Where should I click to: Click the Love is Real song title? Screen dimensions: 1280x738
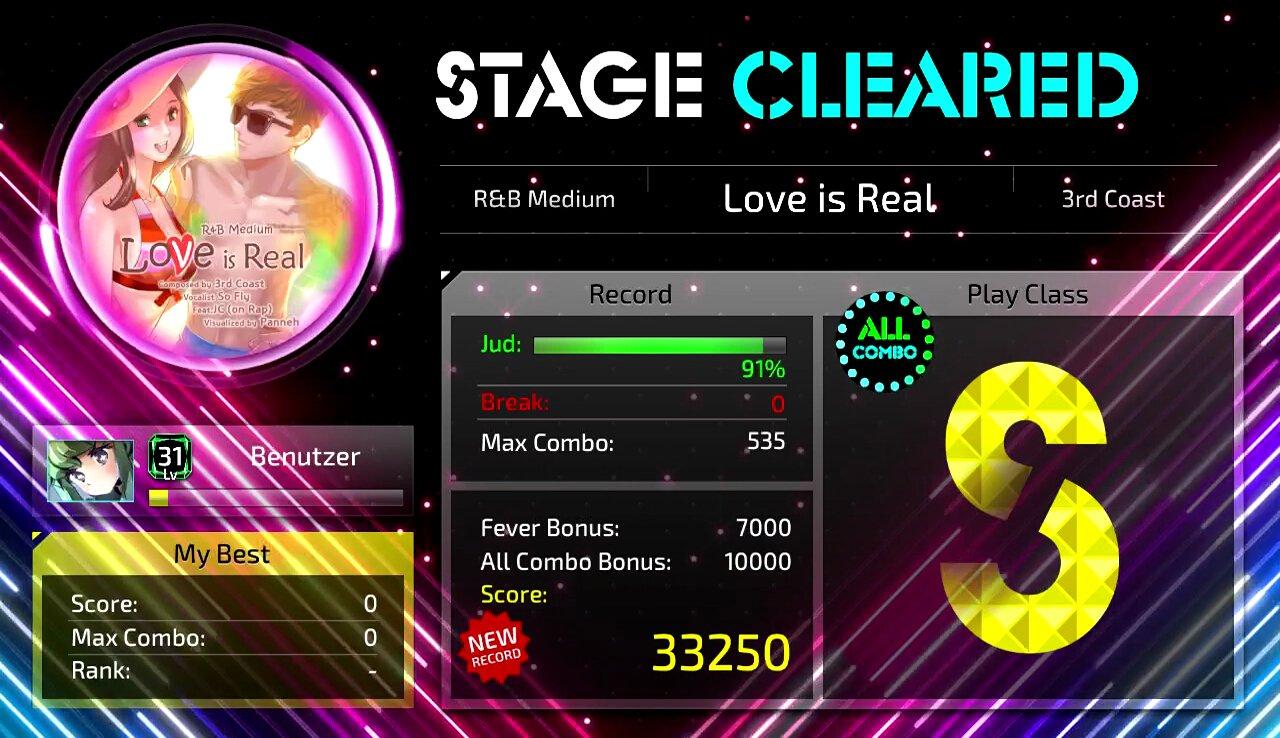[x=829, y=198]
